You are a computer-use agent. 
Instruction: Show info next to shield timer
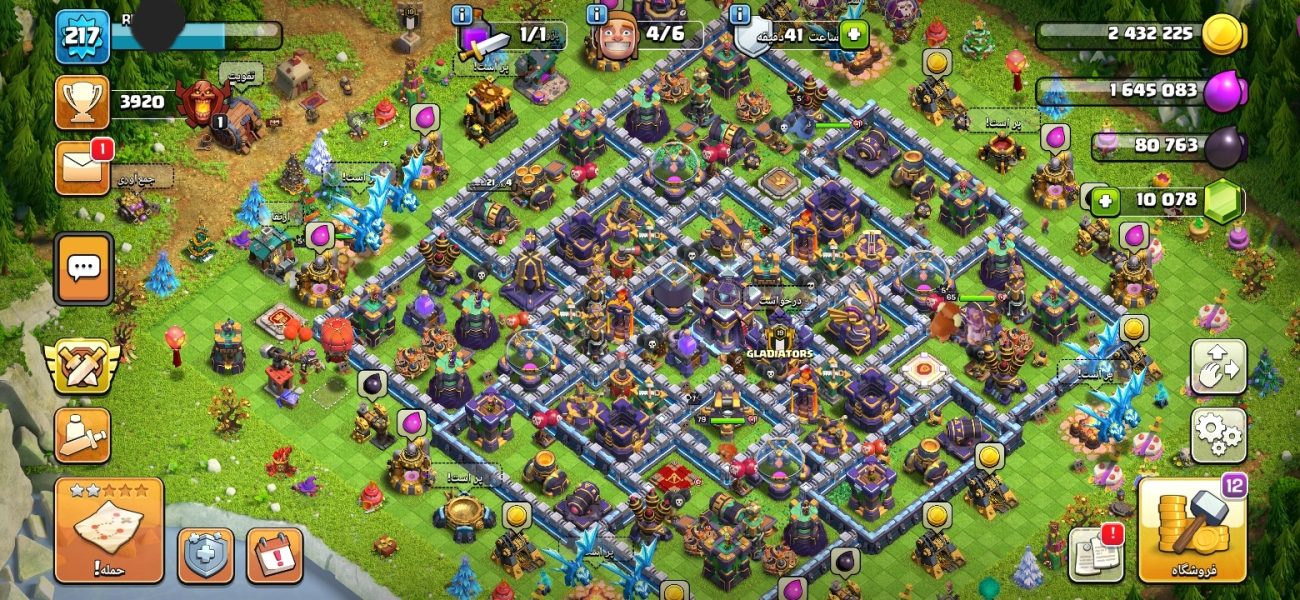point(739,15)
